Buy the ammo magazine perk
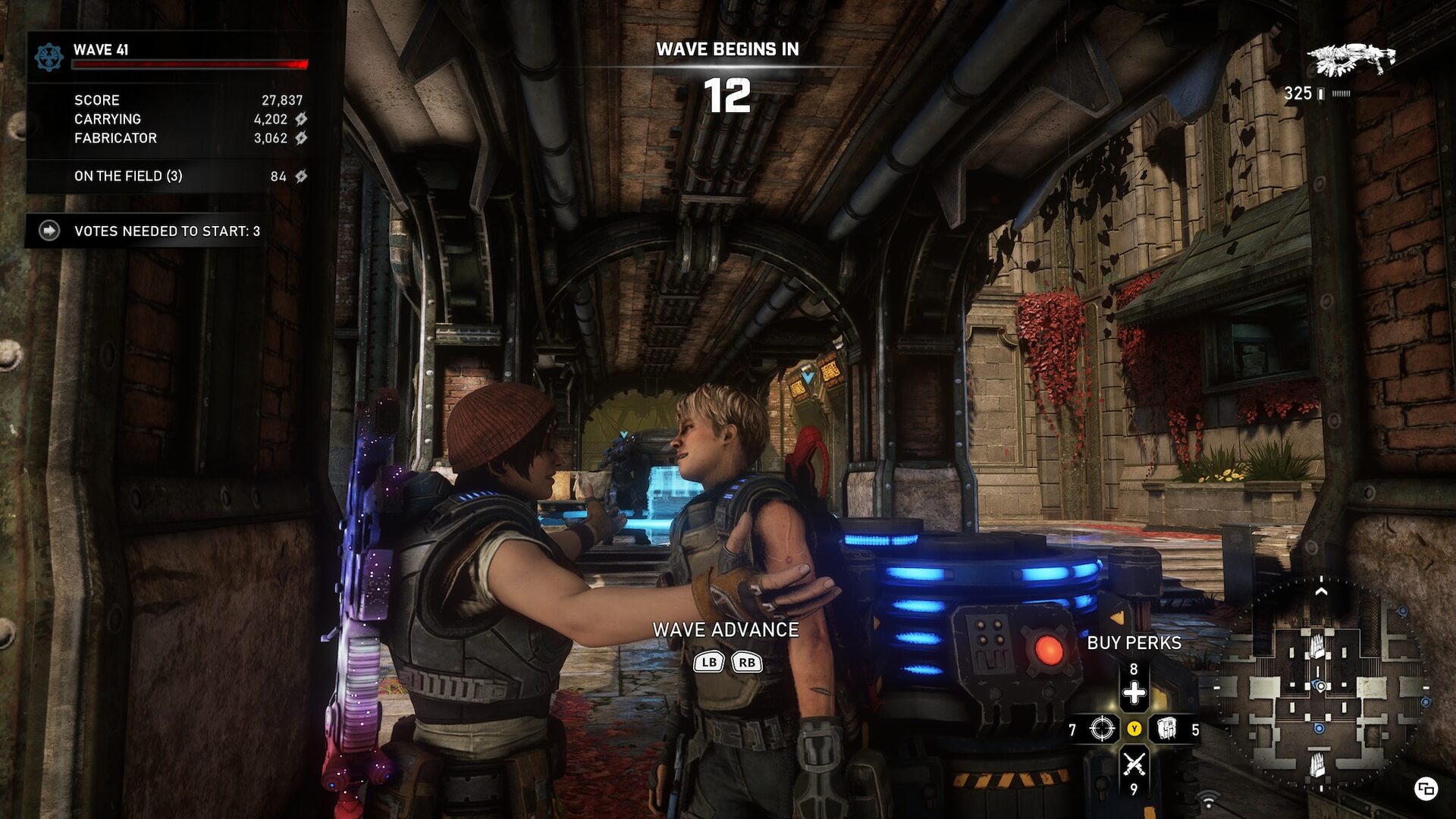Screen dimensions: 1456x819 (1167, 730)
